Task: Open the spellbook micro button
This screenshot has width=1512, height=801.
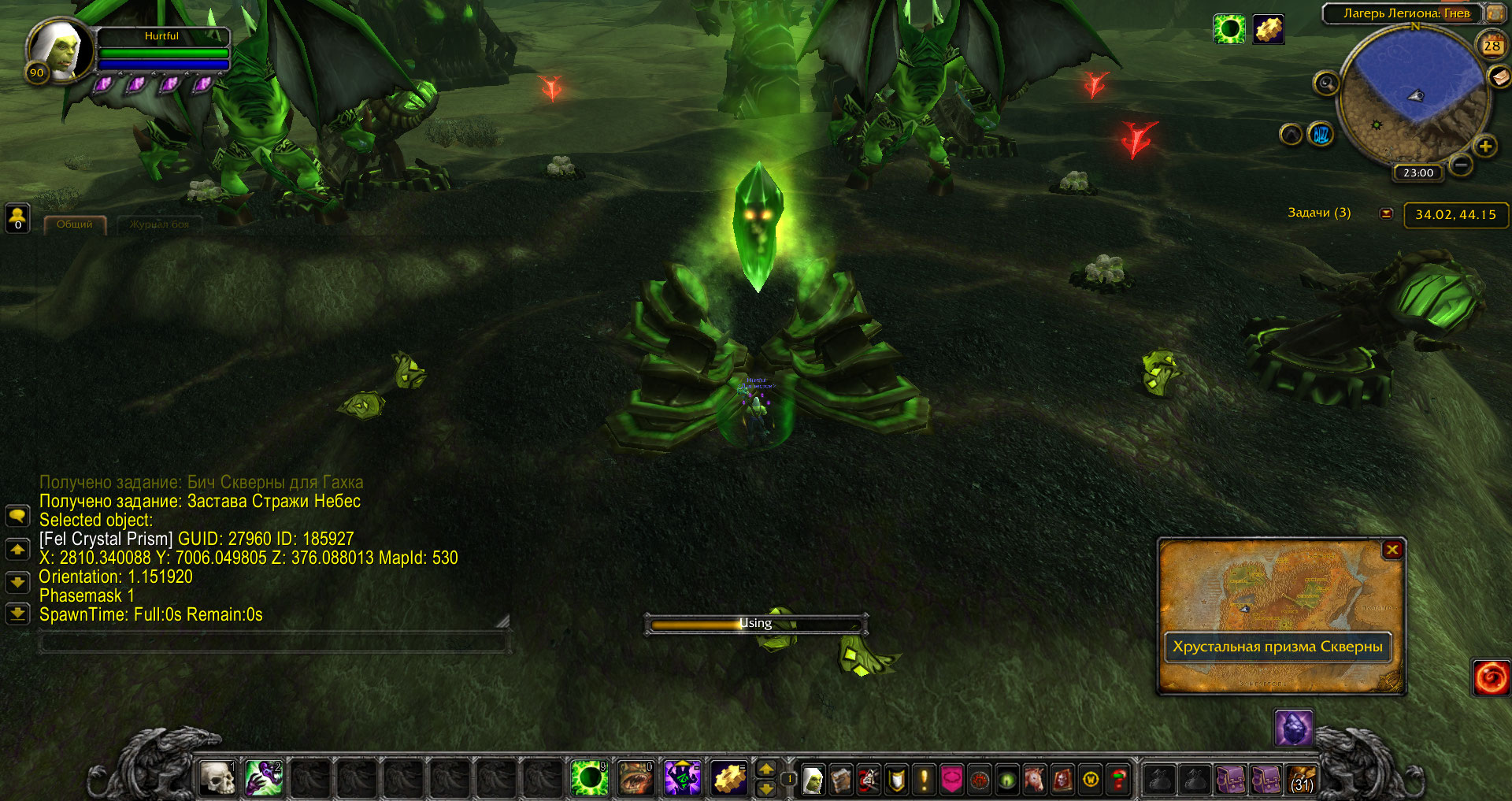Action: [x=840, y=780]
